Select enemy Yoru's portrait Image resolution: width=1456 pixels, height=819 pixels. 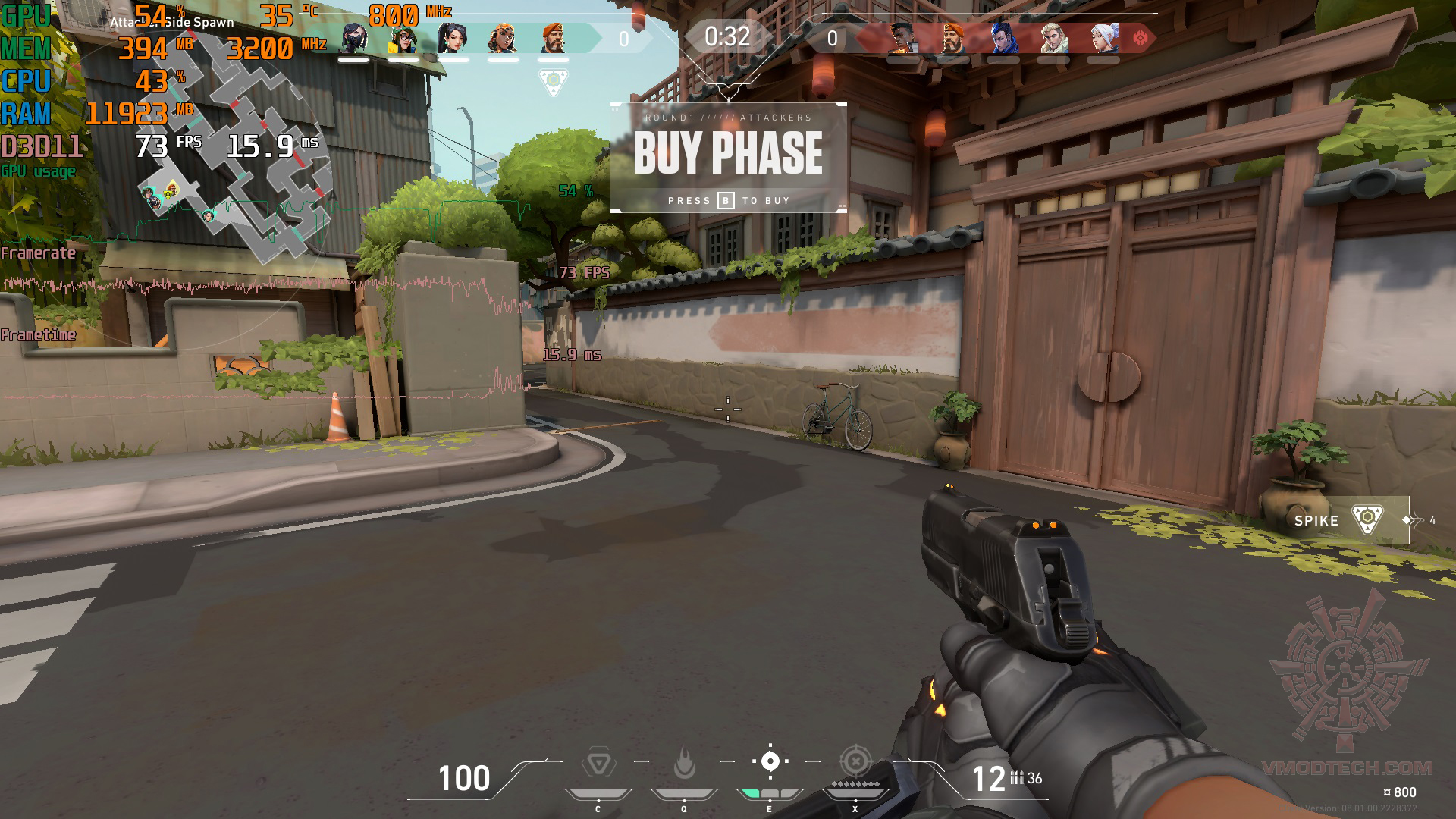pyautogui.click(x=1003, y=37)
